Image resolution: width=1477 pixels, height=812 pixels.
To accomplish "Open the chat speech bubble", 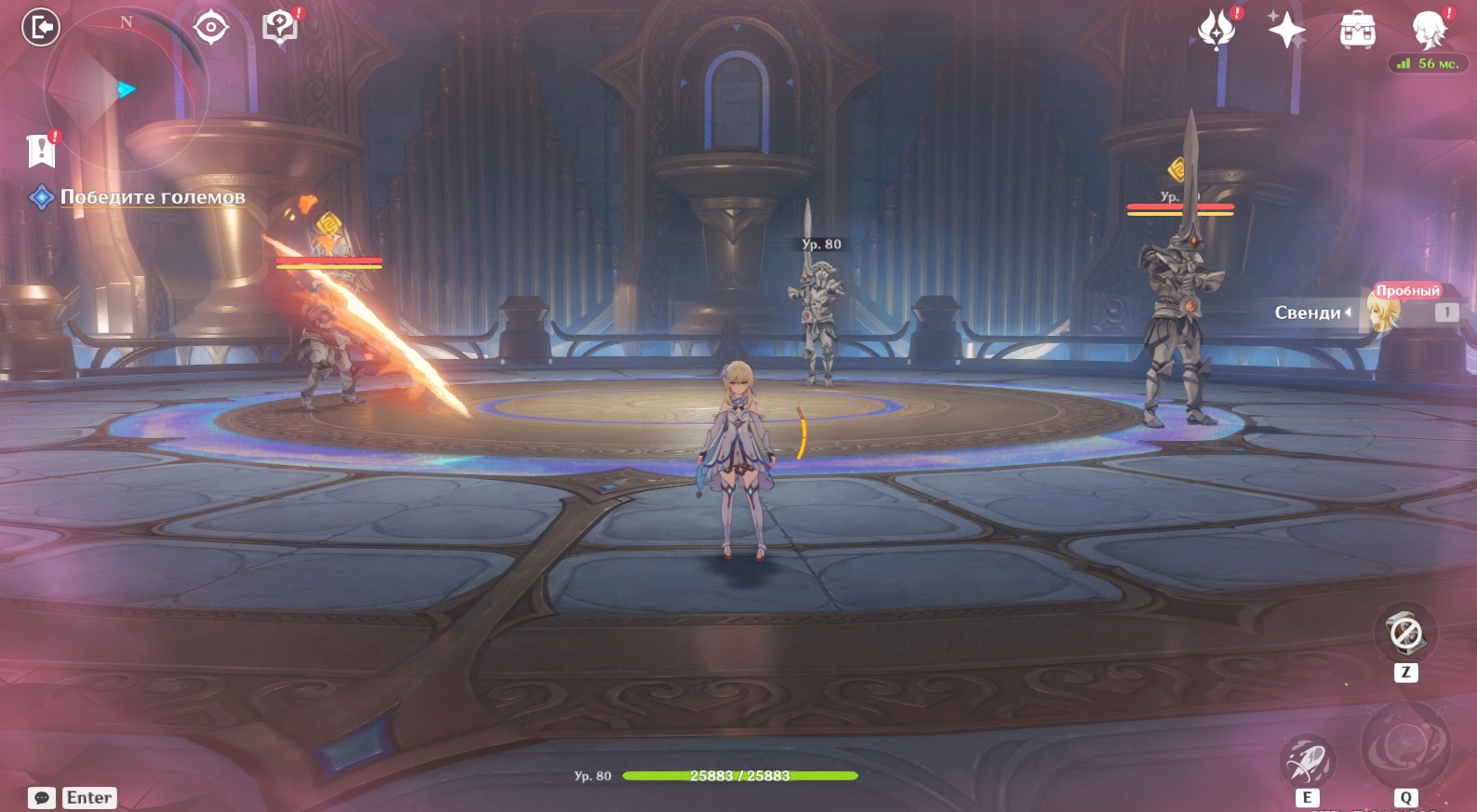I will coord(42,798).
